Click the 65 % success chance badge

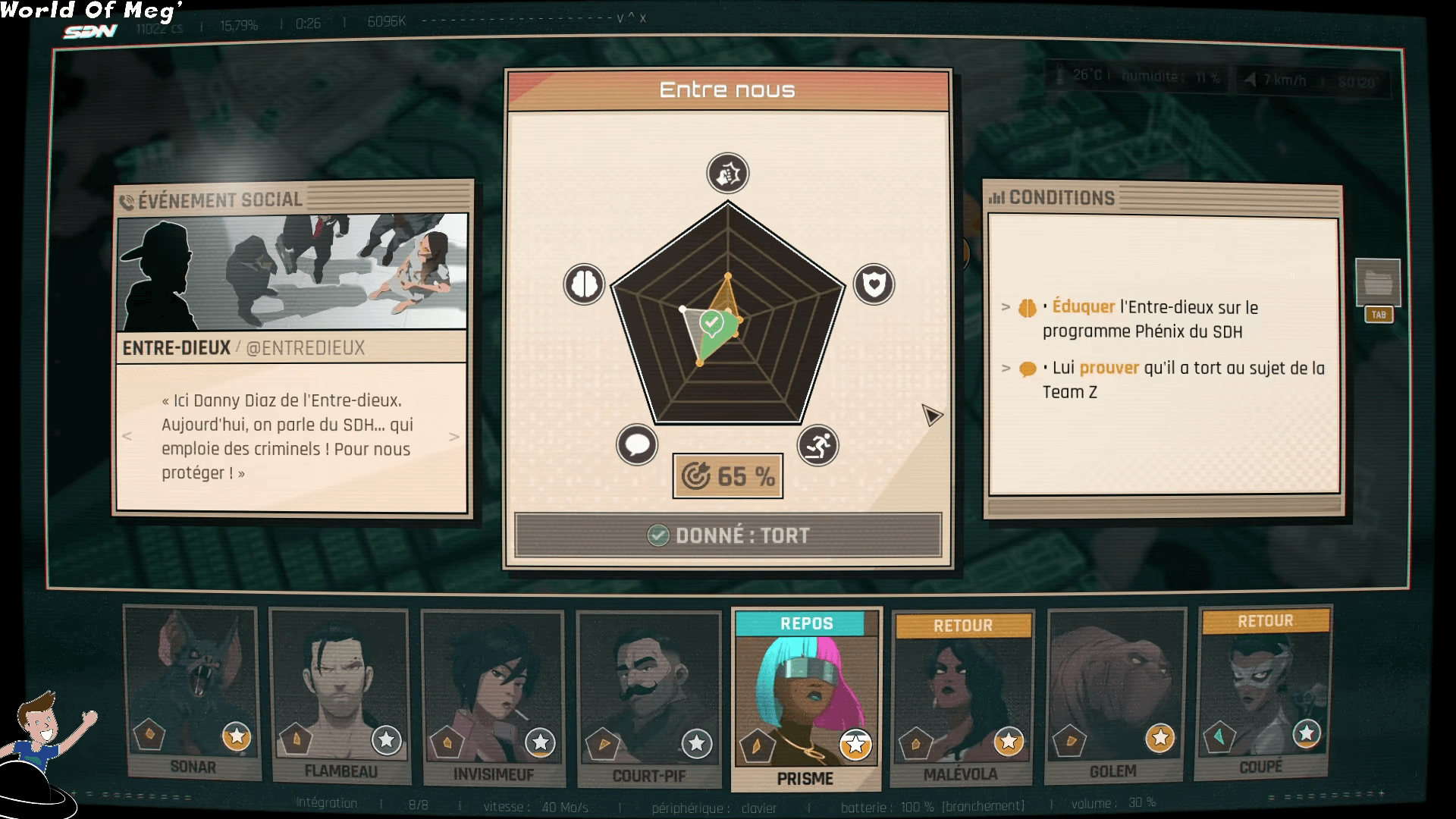728,476
